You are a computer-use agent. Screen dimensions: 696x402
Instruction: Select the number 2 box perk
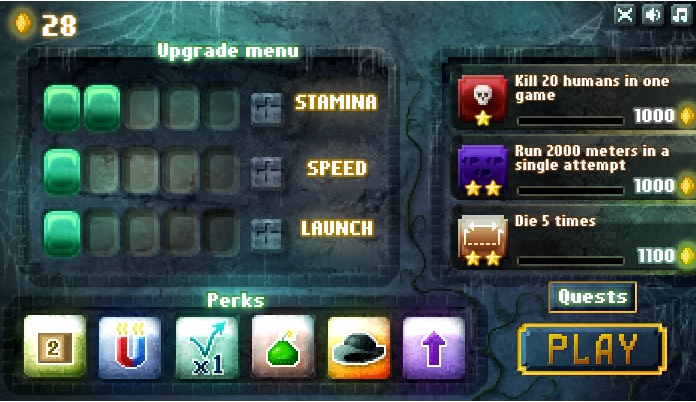pyautogui.click(x=55, y=347)
